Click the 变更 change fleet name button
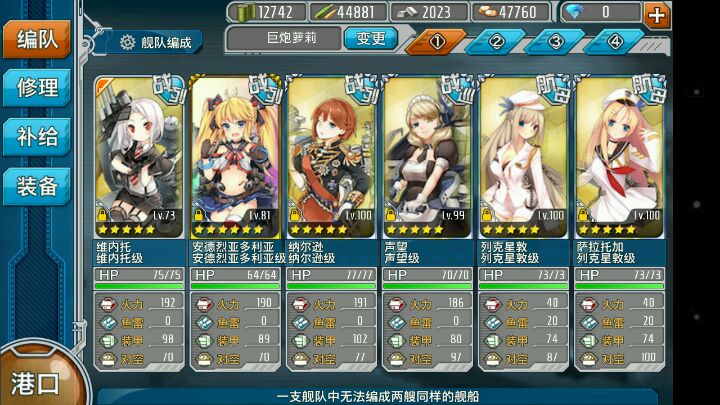Screen dimensions: 720x405 [370, 38]
